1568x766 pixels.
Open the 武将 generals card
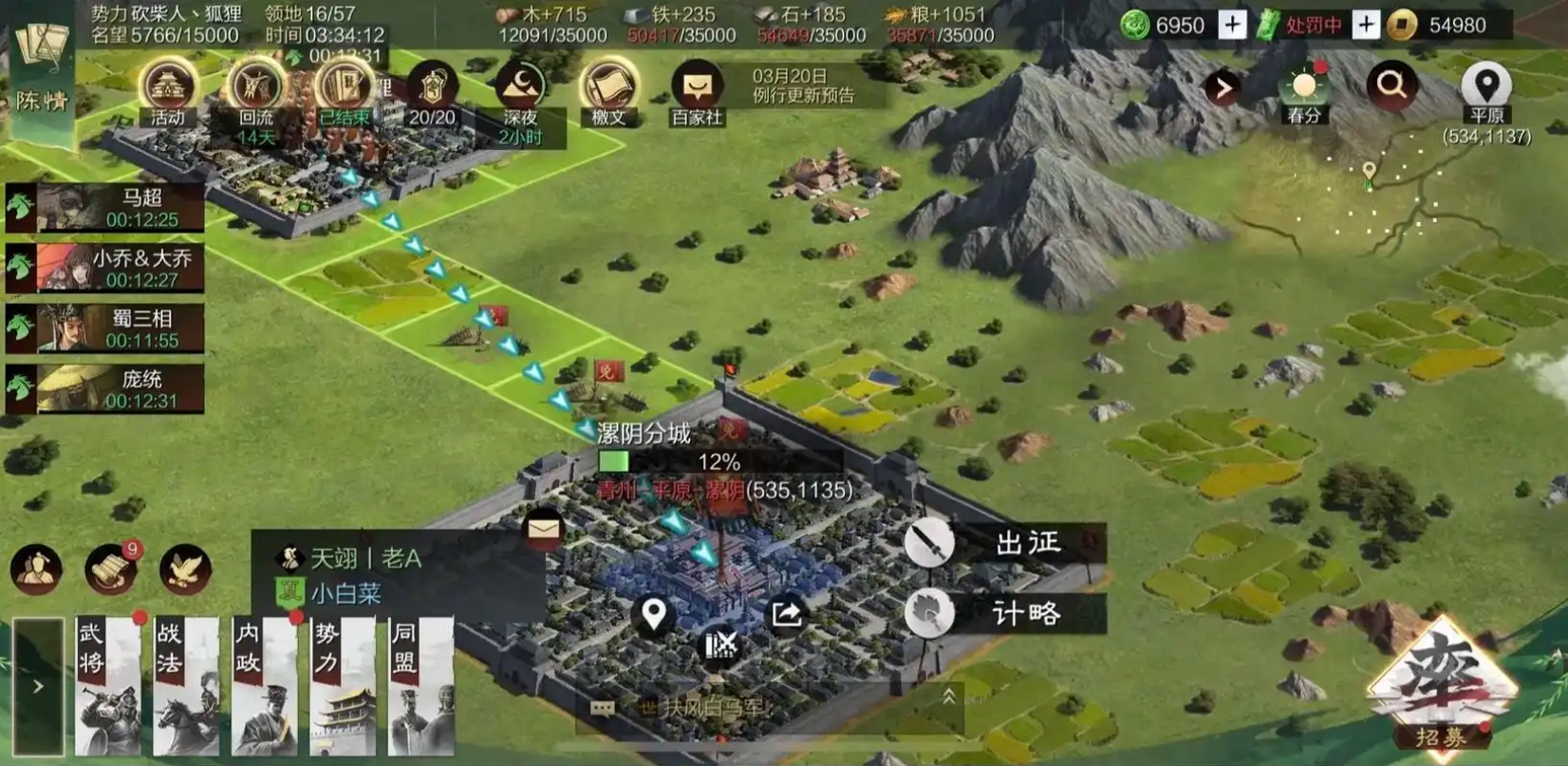(108, 685)
